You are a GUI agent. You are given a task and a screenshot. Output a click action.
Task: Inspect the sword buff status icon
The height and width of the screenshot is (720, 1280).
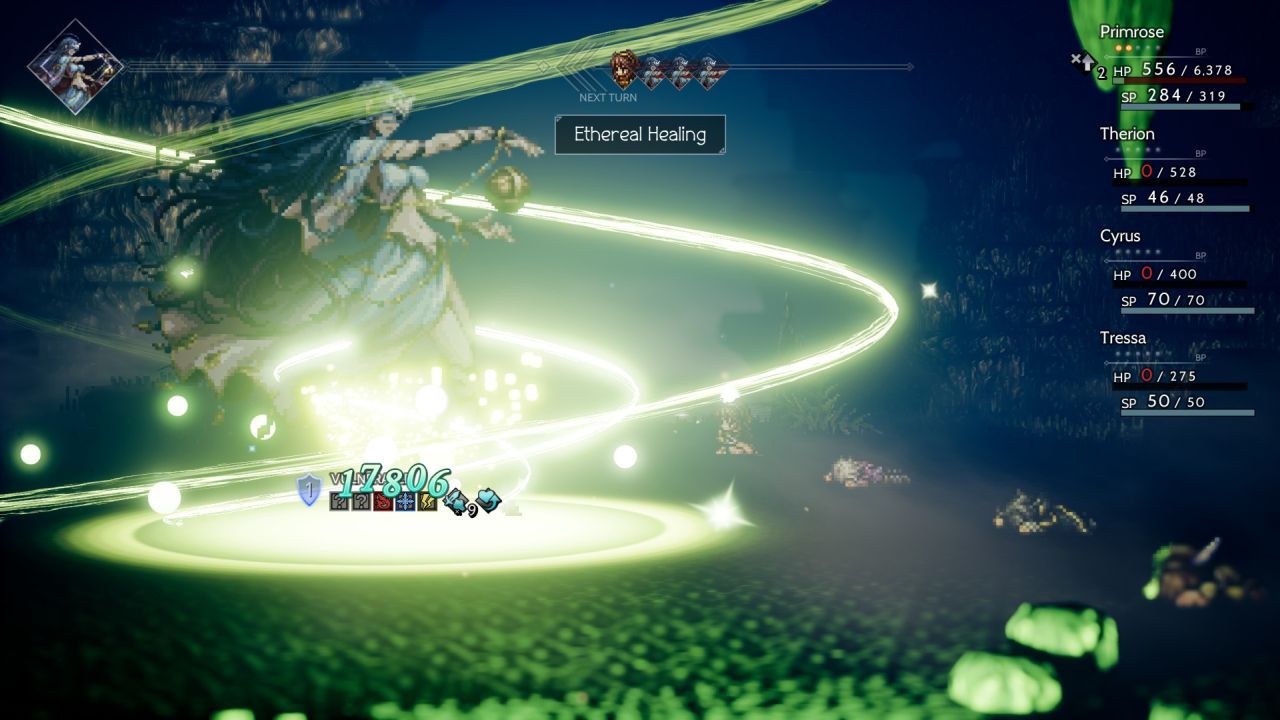[457, 500]
